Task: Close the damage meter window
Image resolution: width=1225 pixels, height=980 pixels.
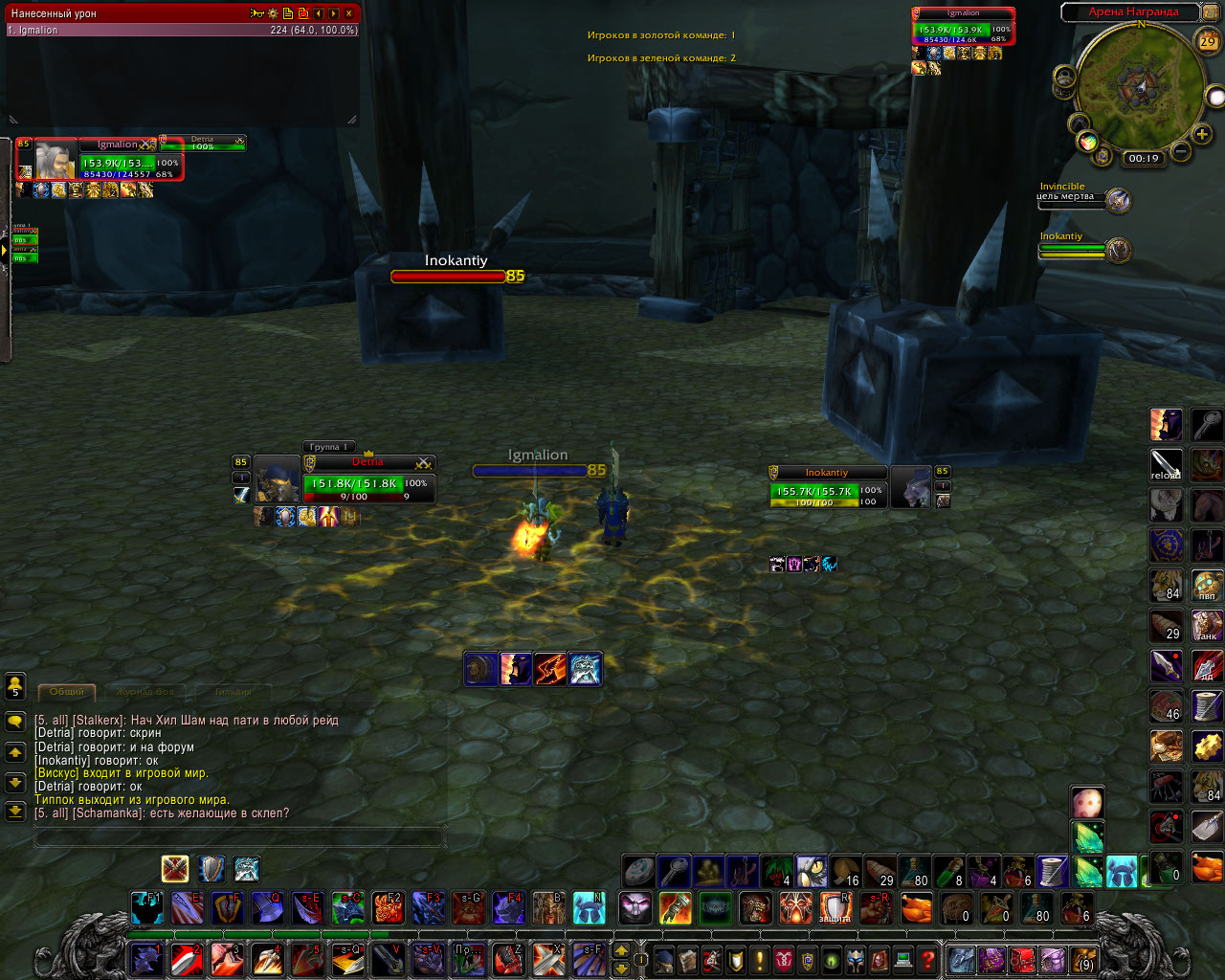Action: [x=348, y=13]
